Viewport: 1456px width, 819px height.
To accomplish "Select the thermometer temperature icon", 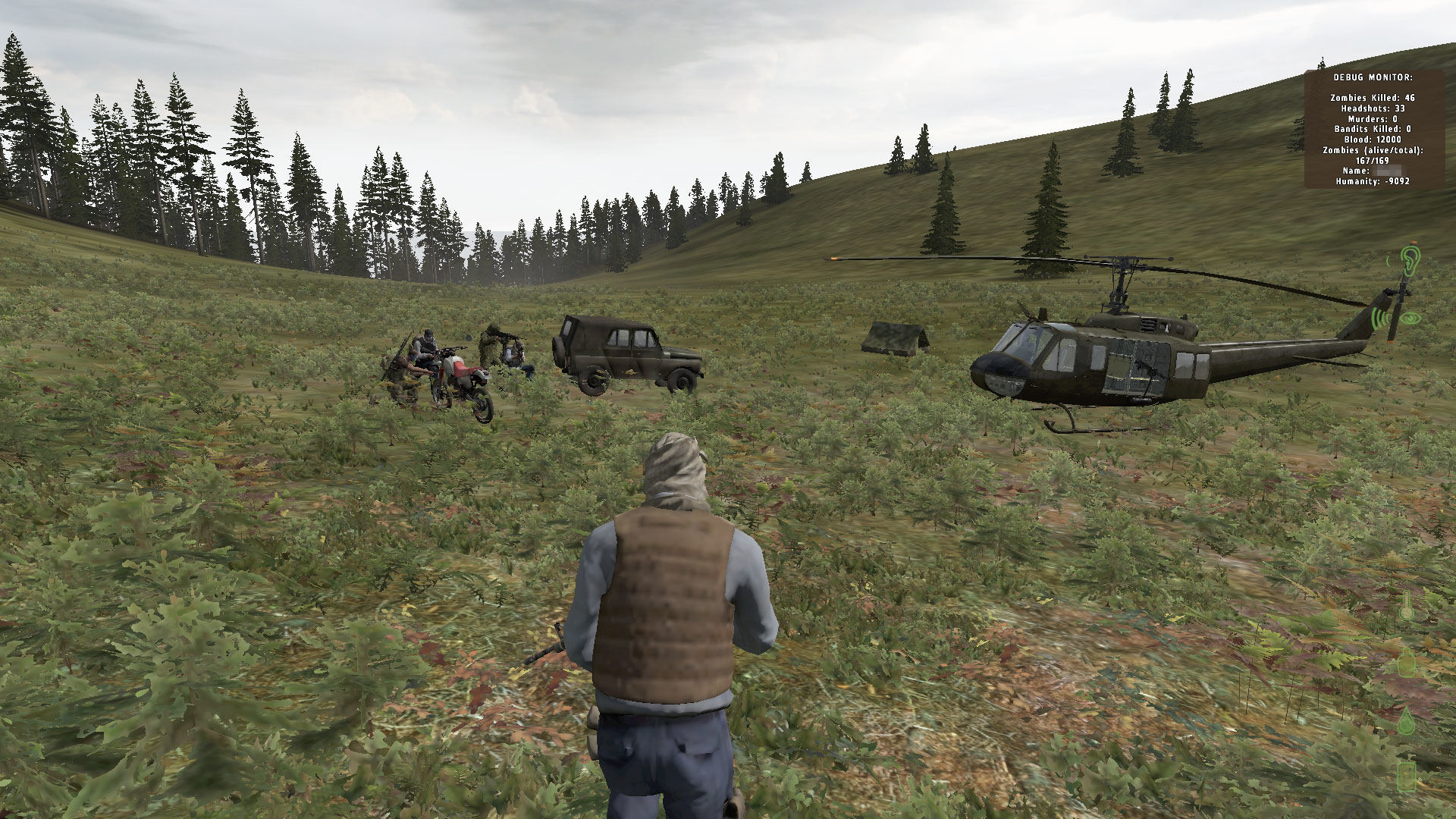I will [x=1407, y=606].
